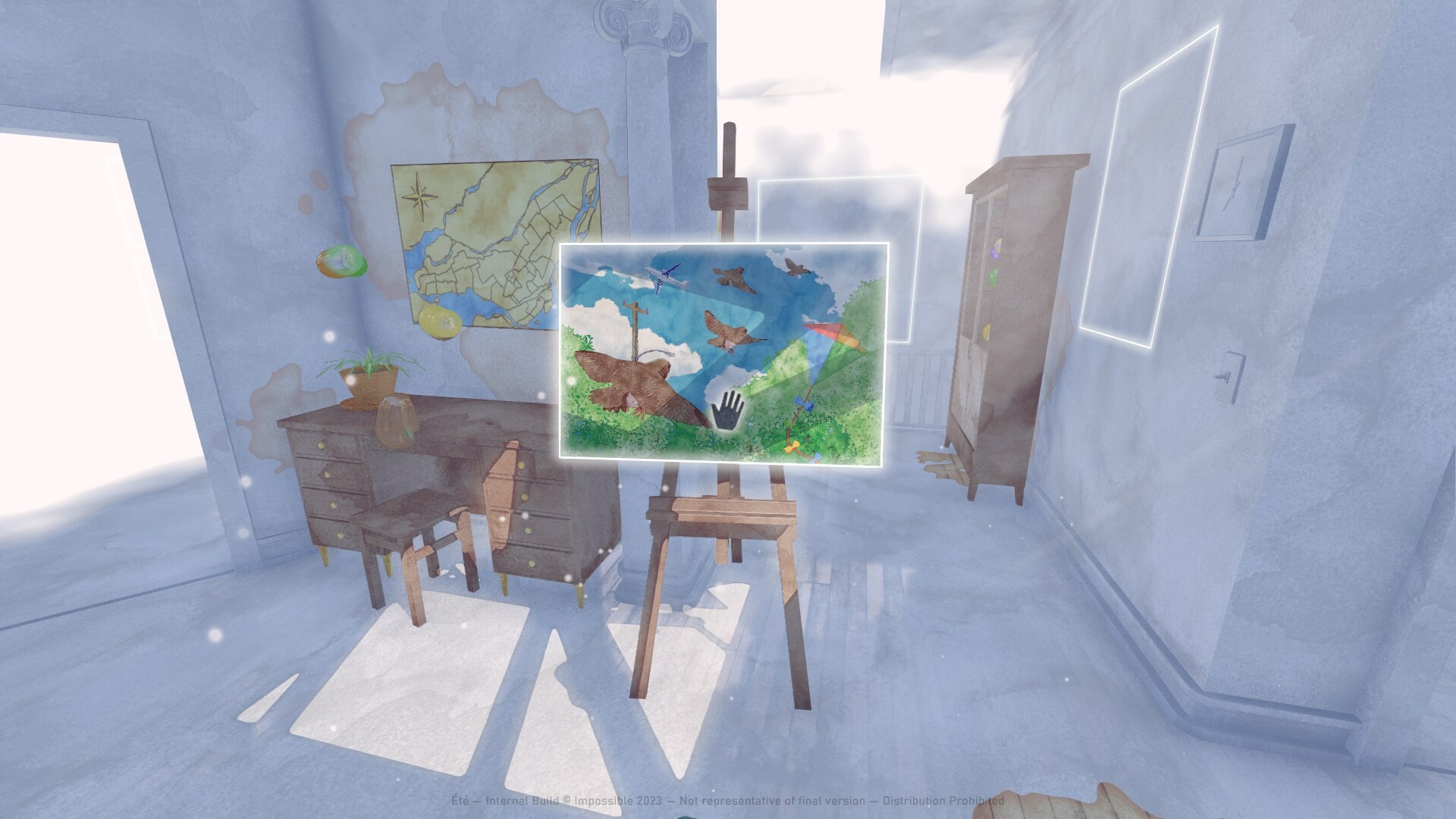
Task: Select the airplane flying in the painted sky
Action: [x=667, y=277]
